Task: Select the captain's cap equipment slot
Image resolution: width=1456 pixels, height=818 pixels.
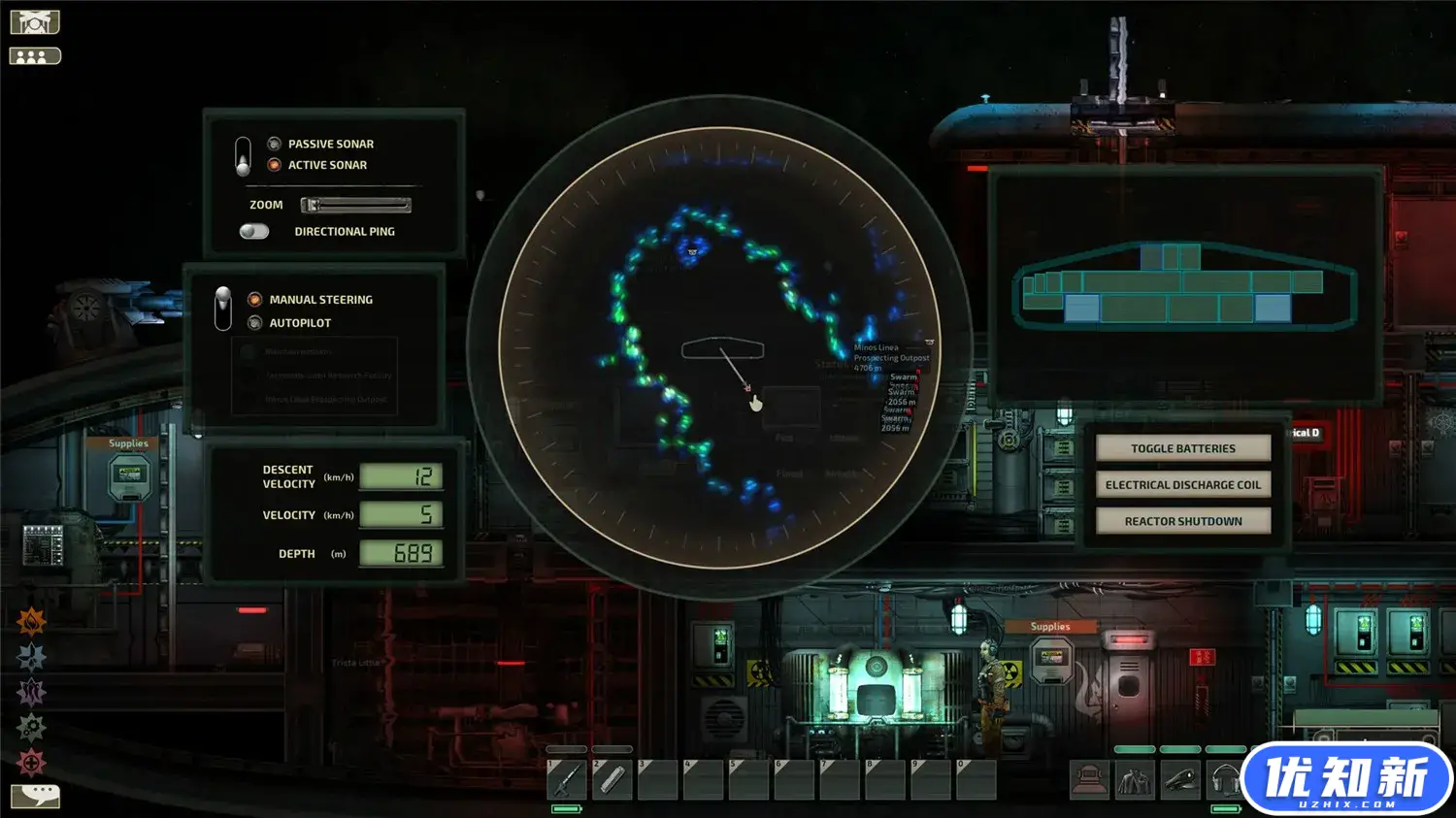Action: coord(1179,779)
